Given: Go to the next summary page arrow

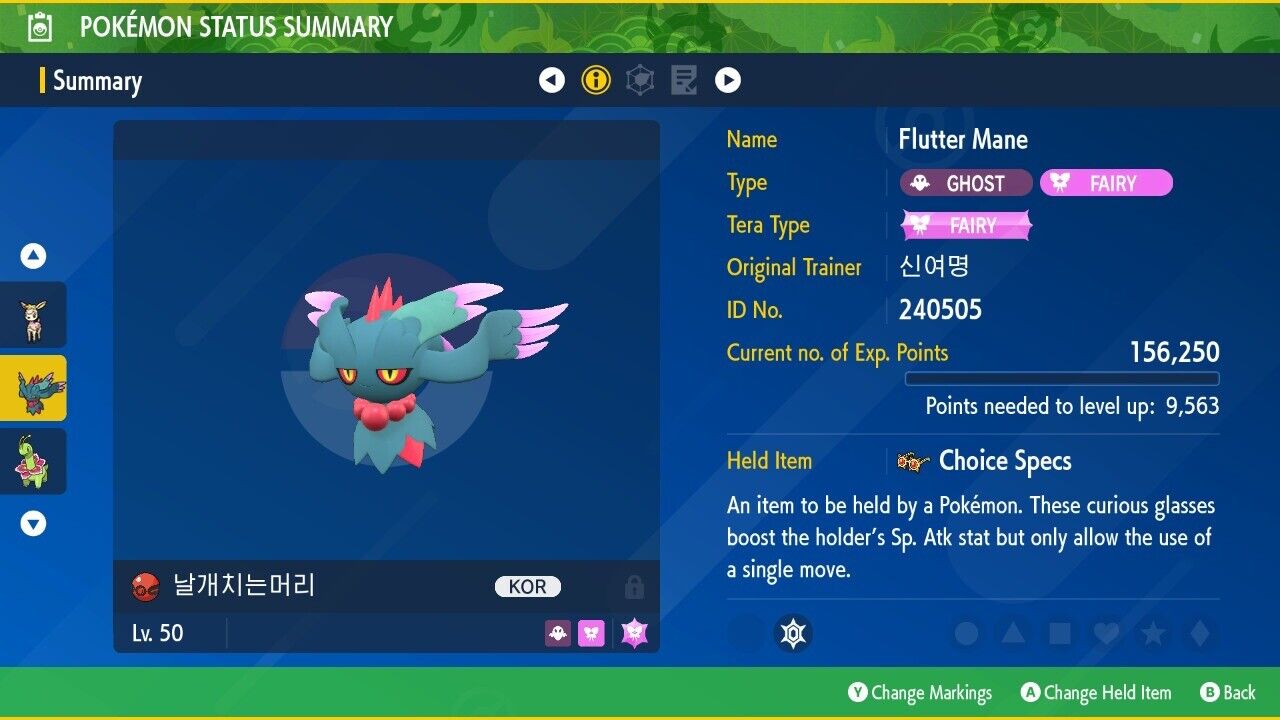Looking at the screenshot, I should [728, 80].
